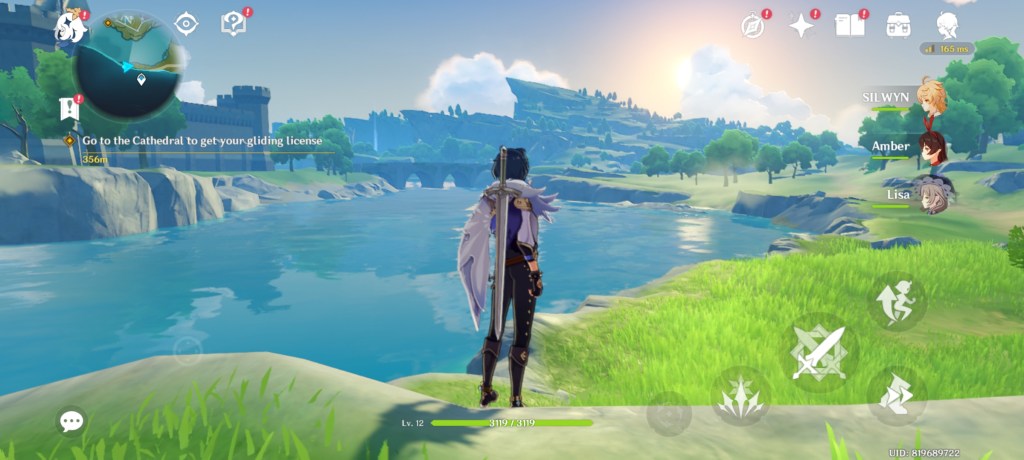This screenshot has width=1024, height=460.
Task: Open the chat speech bubble
Action: pyautogui.click(x=71, y=421)
